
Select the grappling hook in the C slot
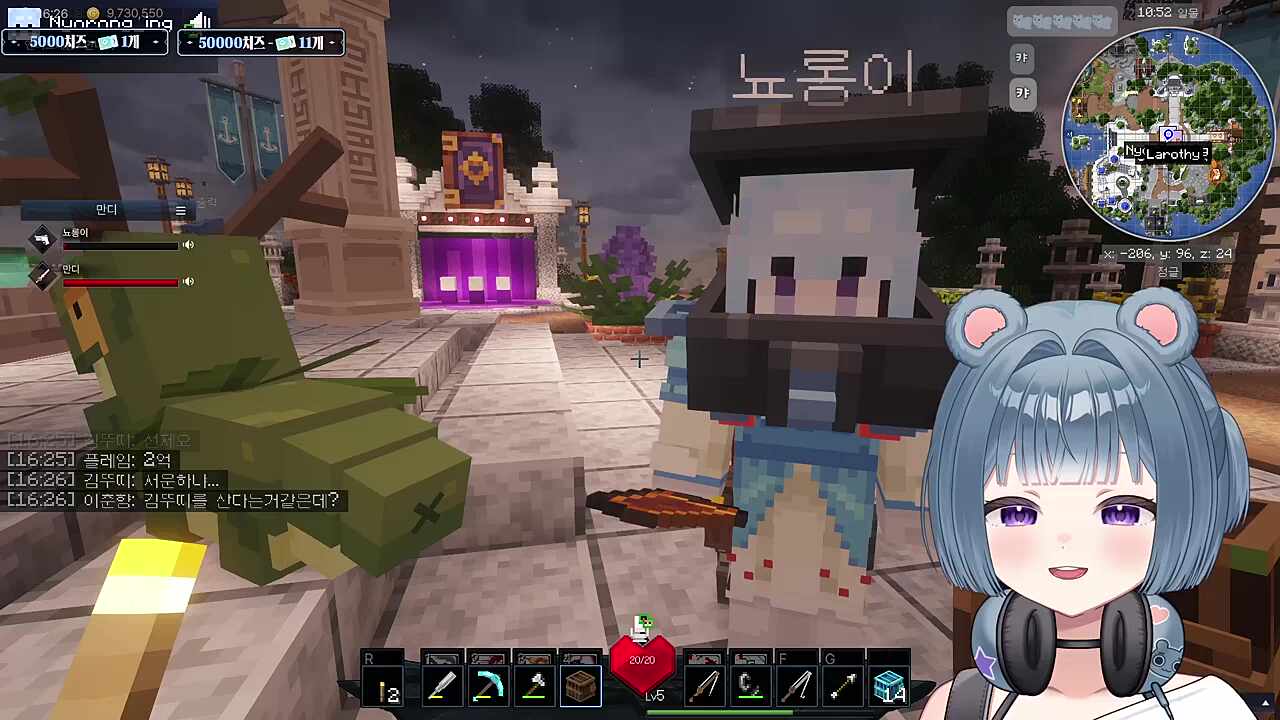click(x=750, y=685)
